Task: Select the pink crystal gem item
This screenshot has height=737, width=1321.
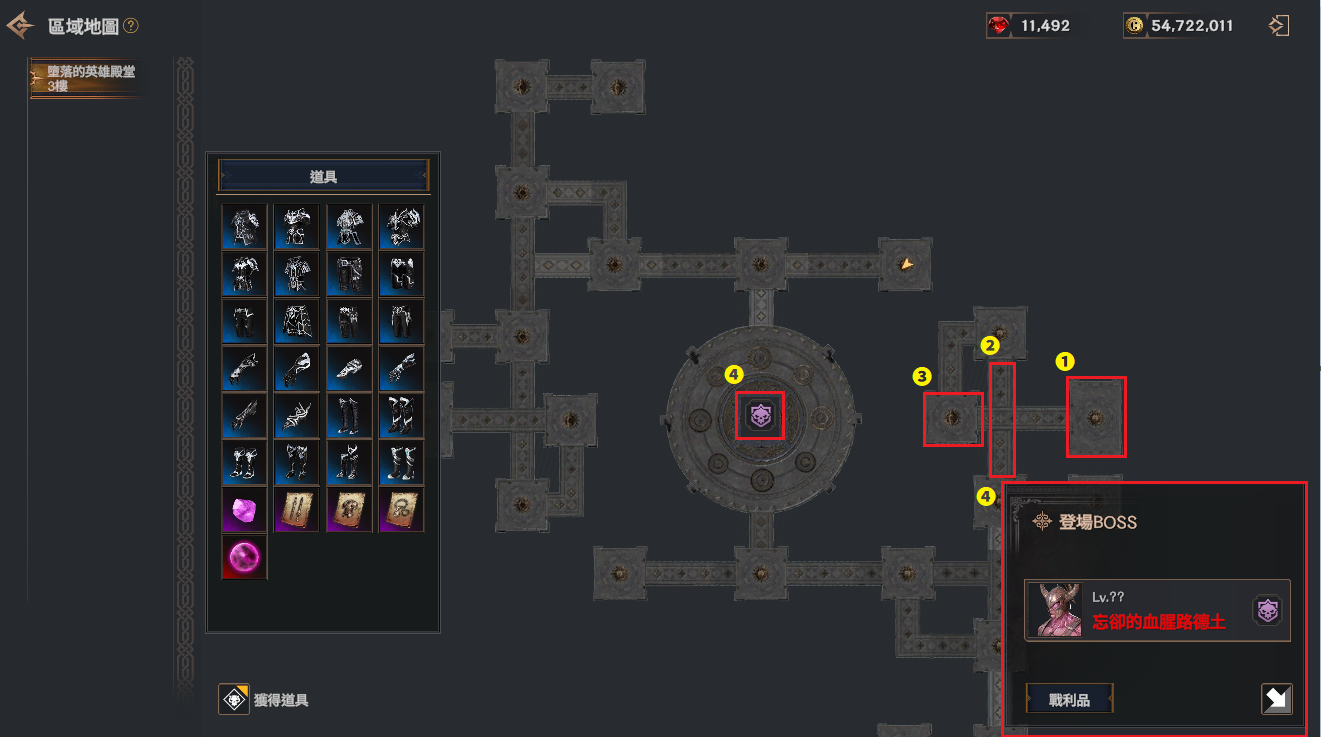Action: [244, 509]
